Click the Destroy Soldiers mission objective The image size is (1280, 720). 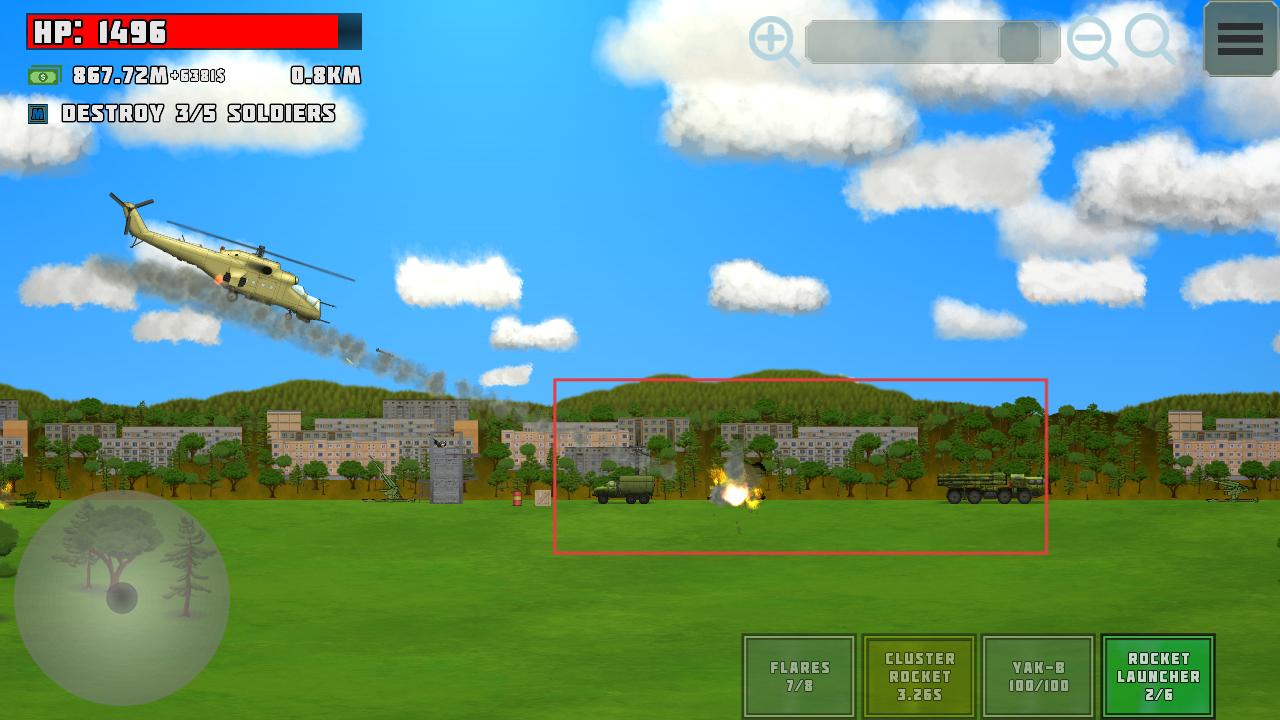pos(197,114)
